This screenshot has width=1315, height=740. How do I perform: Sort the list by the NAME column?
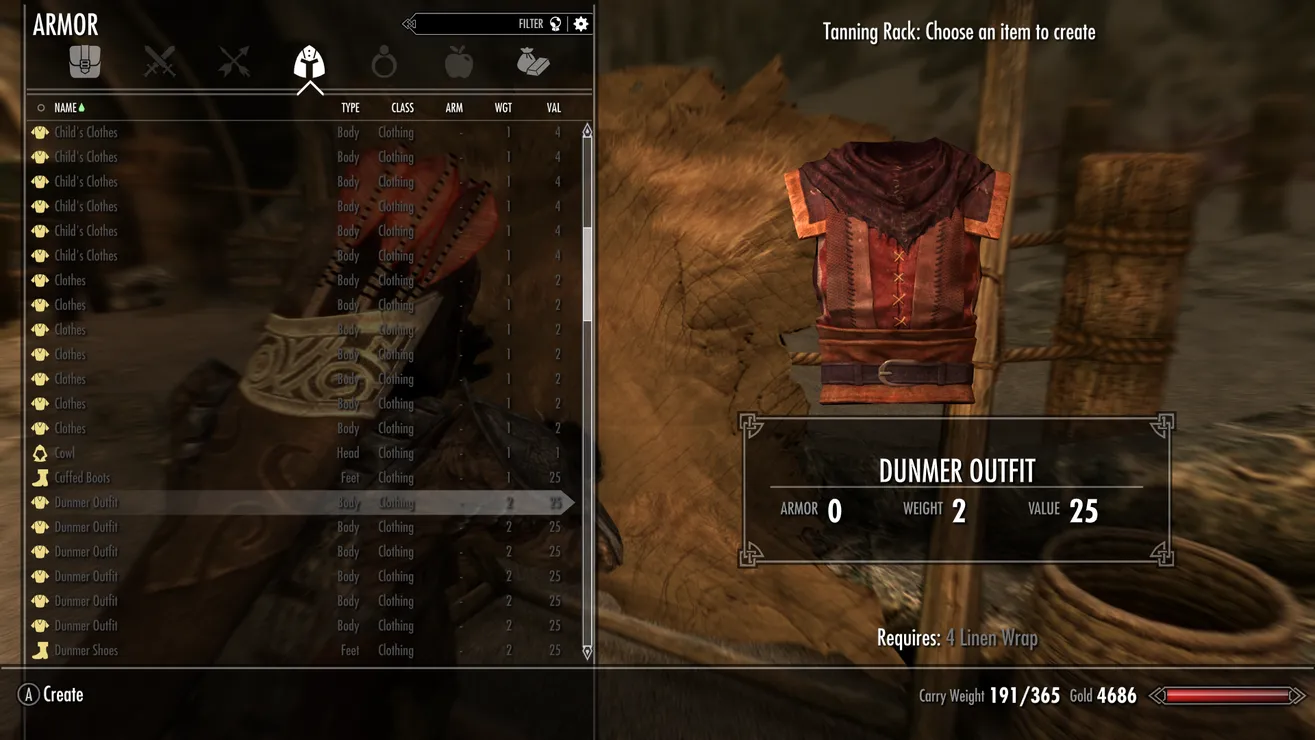pyautogui.click(x=66, y=108)
